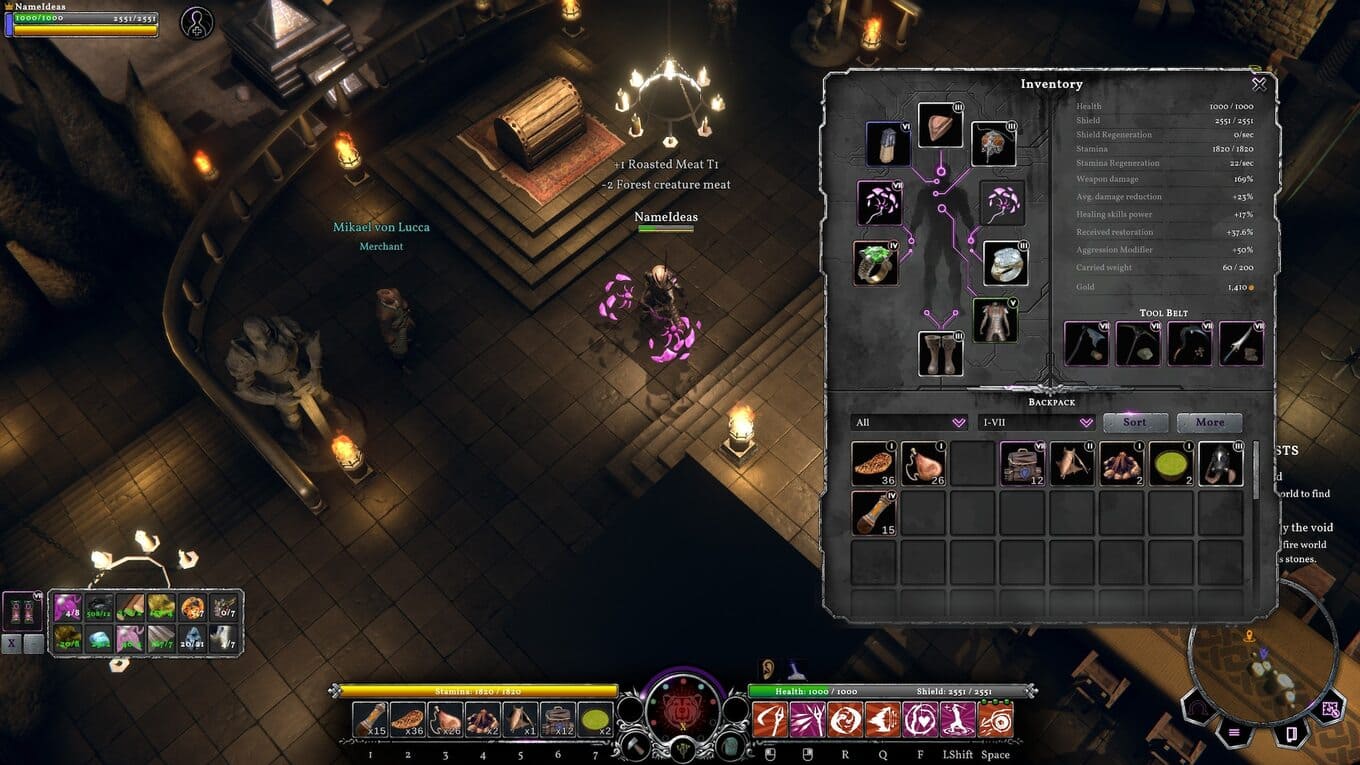
Task: Open the More options button
Action: 1209,422
